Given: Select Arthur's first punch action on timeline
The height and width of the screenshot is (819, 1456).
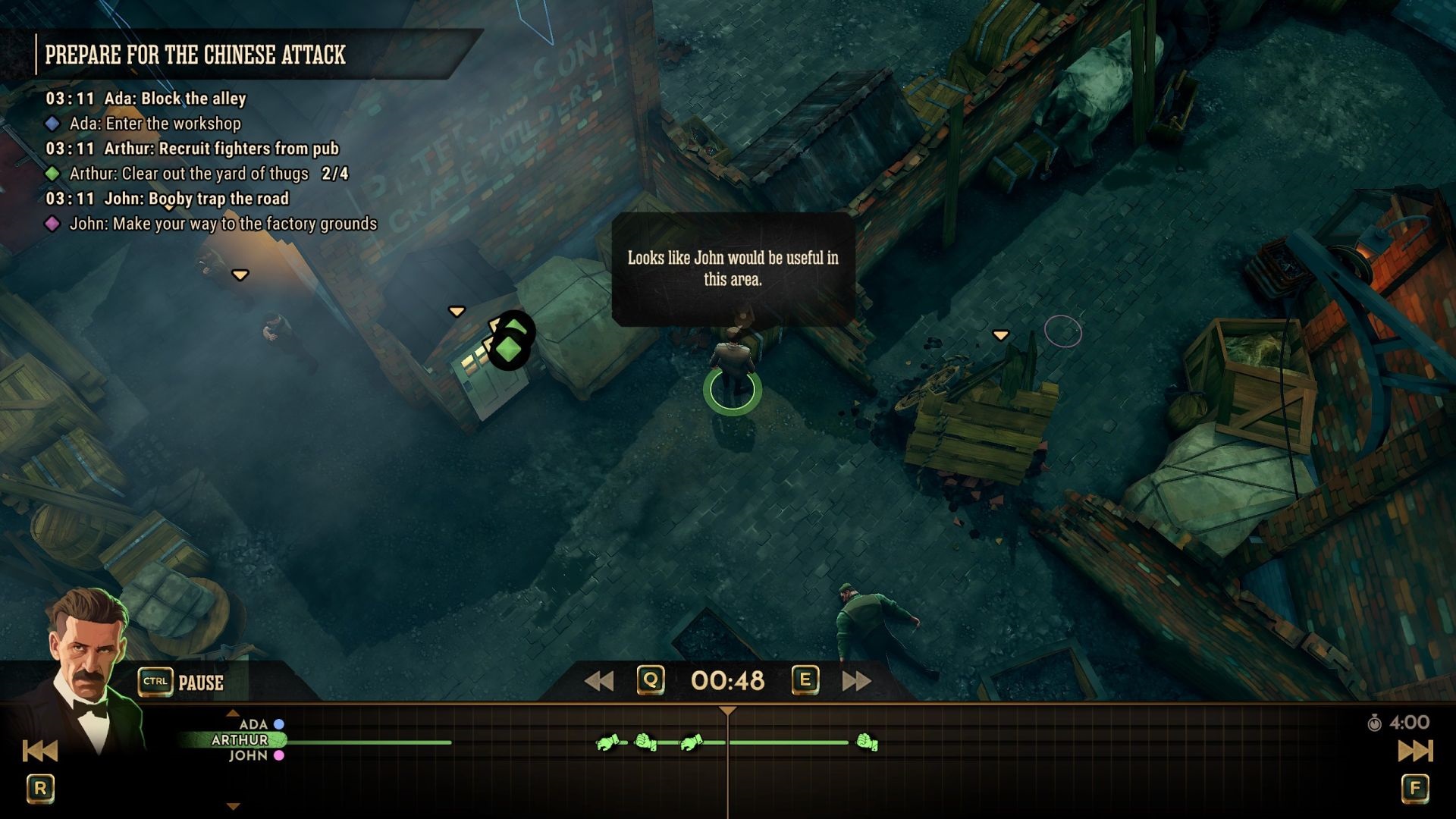Looking at the screenshot, I should click(607, 742).
